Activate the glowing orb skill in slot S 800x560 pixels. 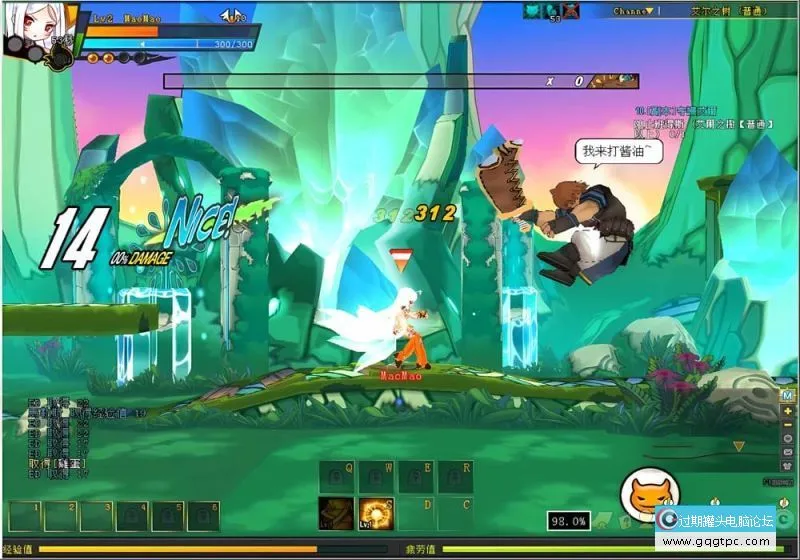(376, 513)
